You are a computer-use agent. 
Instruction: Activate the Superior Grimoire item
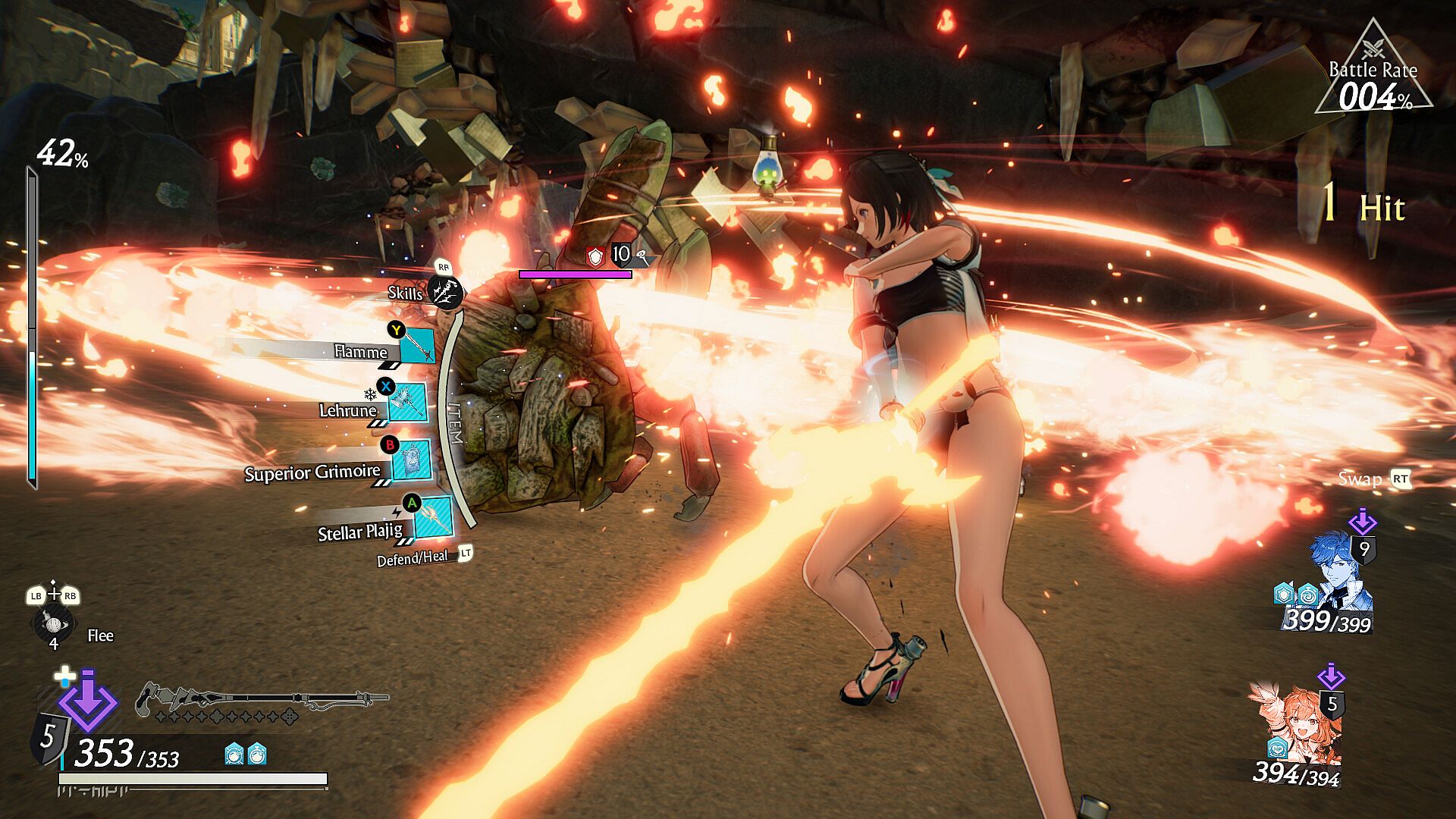pos(413,460)
